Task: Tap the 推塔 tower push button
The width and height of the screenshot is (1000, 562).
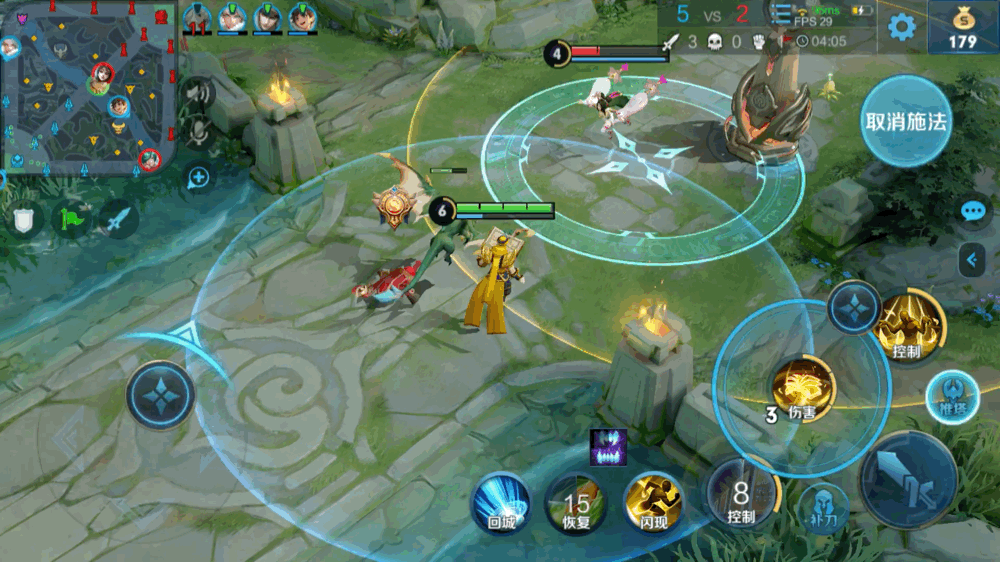Action: click(x=951, y=396)
